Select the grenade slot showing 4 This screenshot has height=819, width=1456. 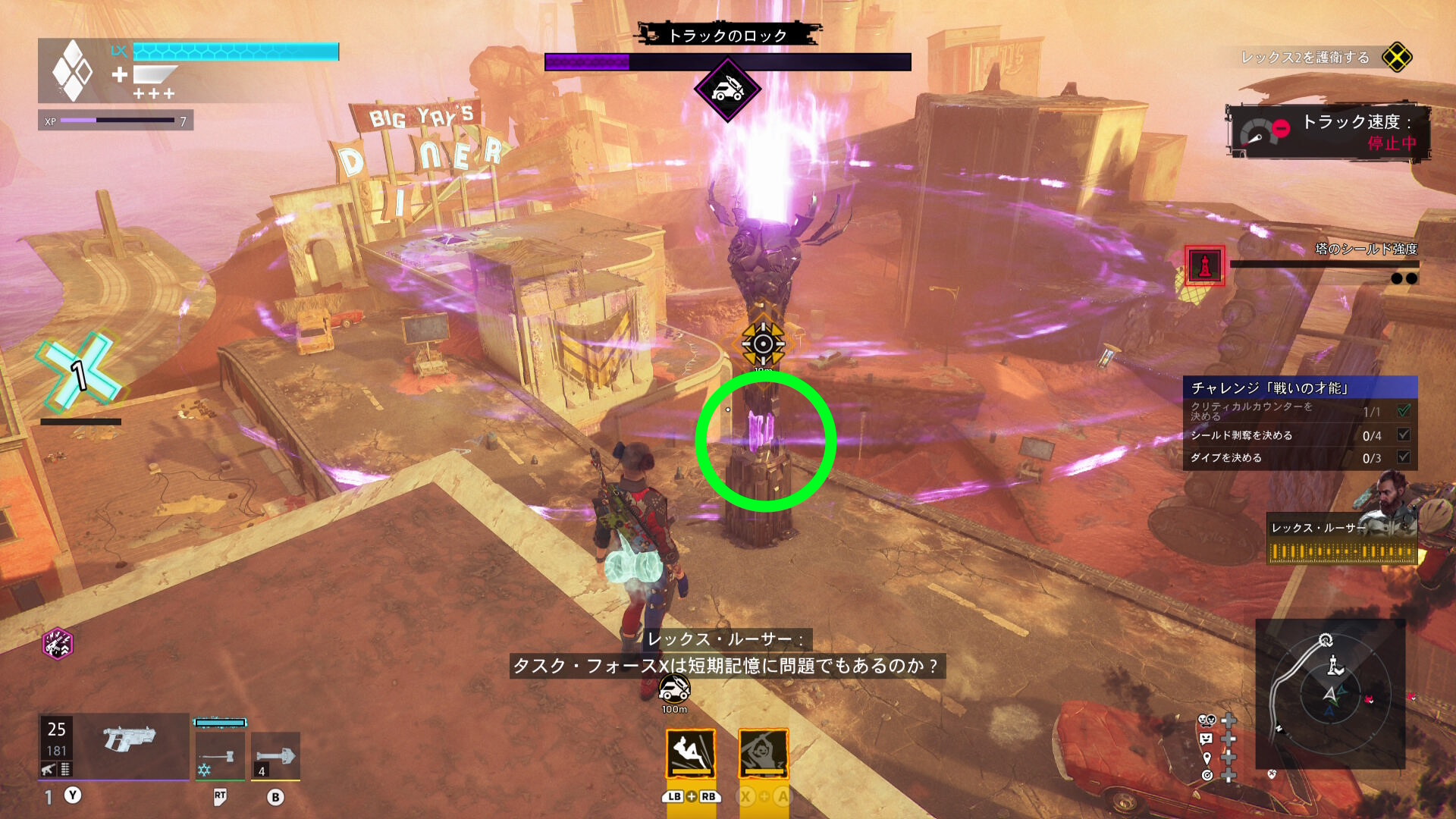[x=275, y=755]
